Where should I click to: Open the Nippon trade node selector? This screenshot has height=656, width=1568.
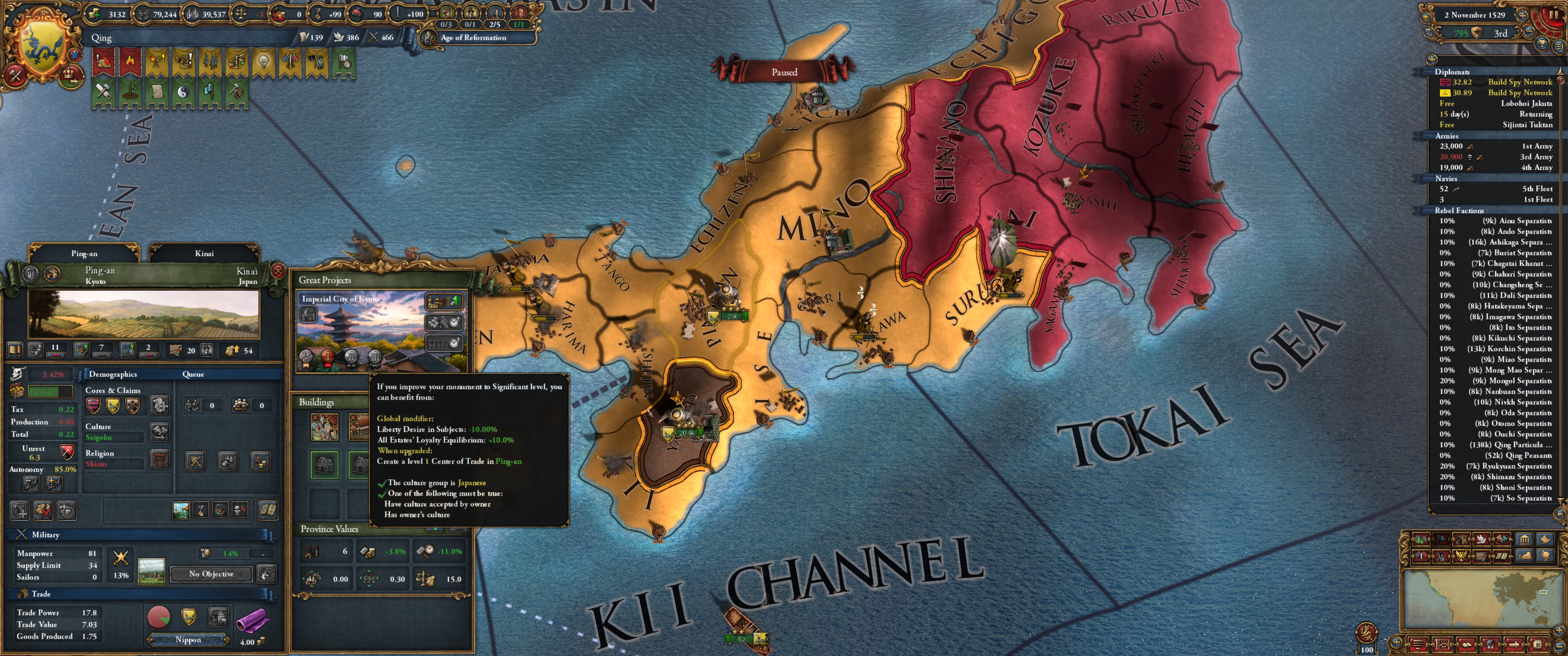[189, 640]
